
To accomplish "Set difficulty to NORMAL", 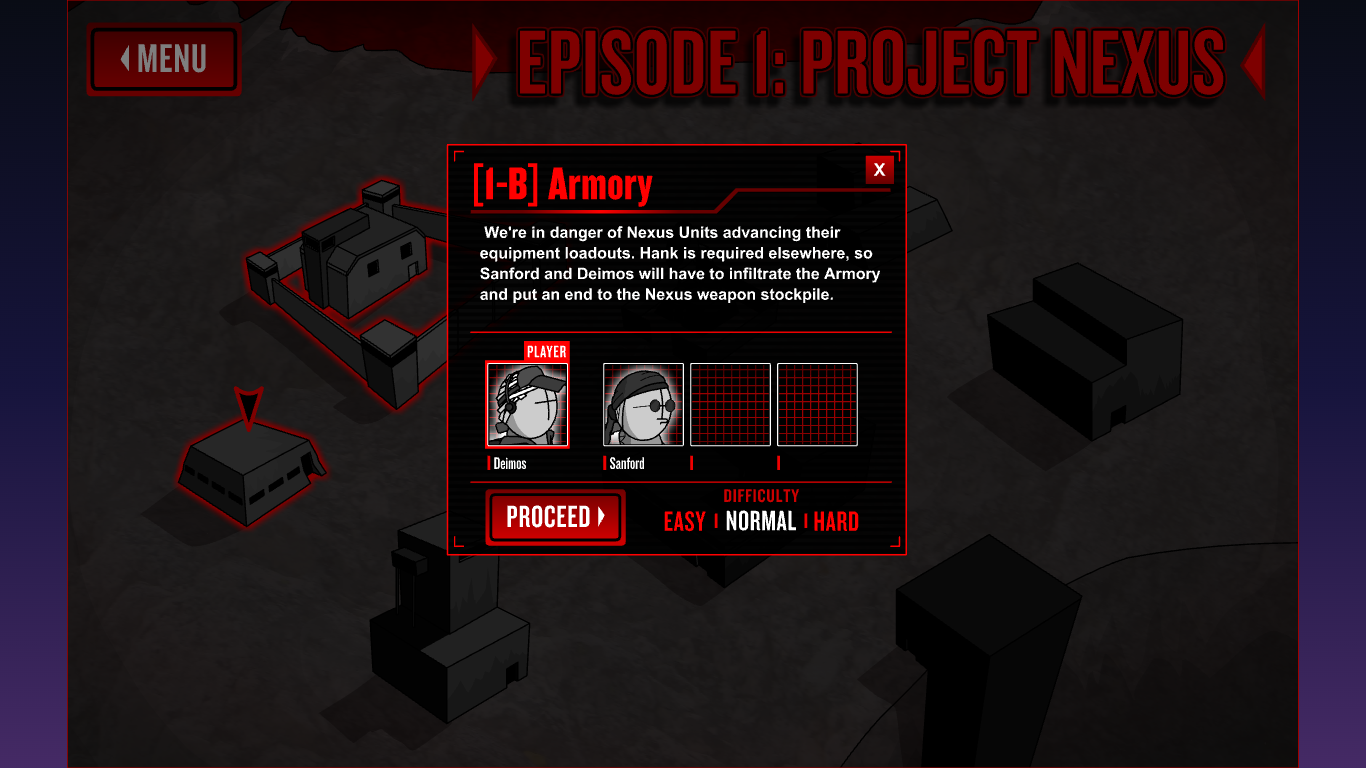I will point(759,521).
